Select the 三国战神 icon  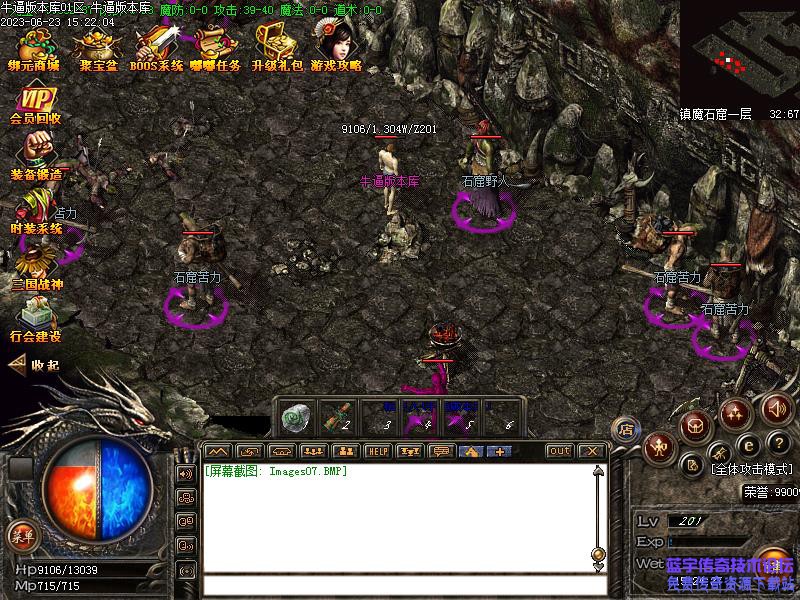click(36, 267)
